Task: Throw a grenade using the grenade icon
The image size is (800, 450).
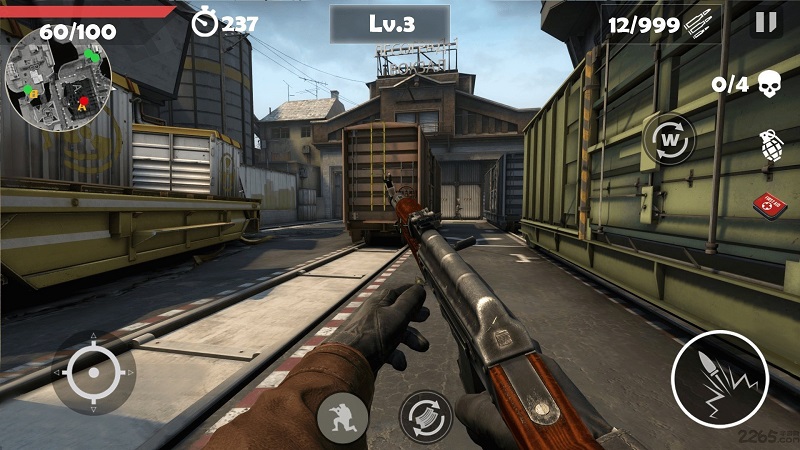Action: [x=770, y=146]
